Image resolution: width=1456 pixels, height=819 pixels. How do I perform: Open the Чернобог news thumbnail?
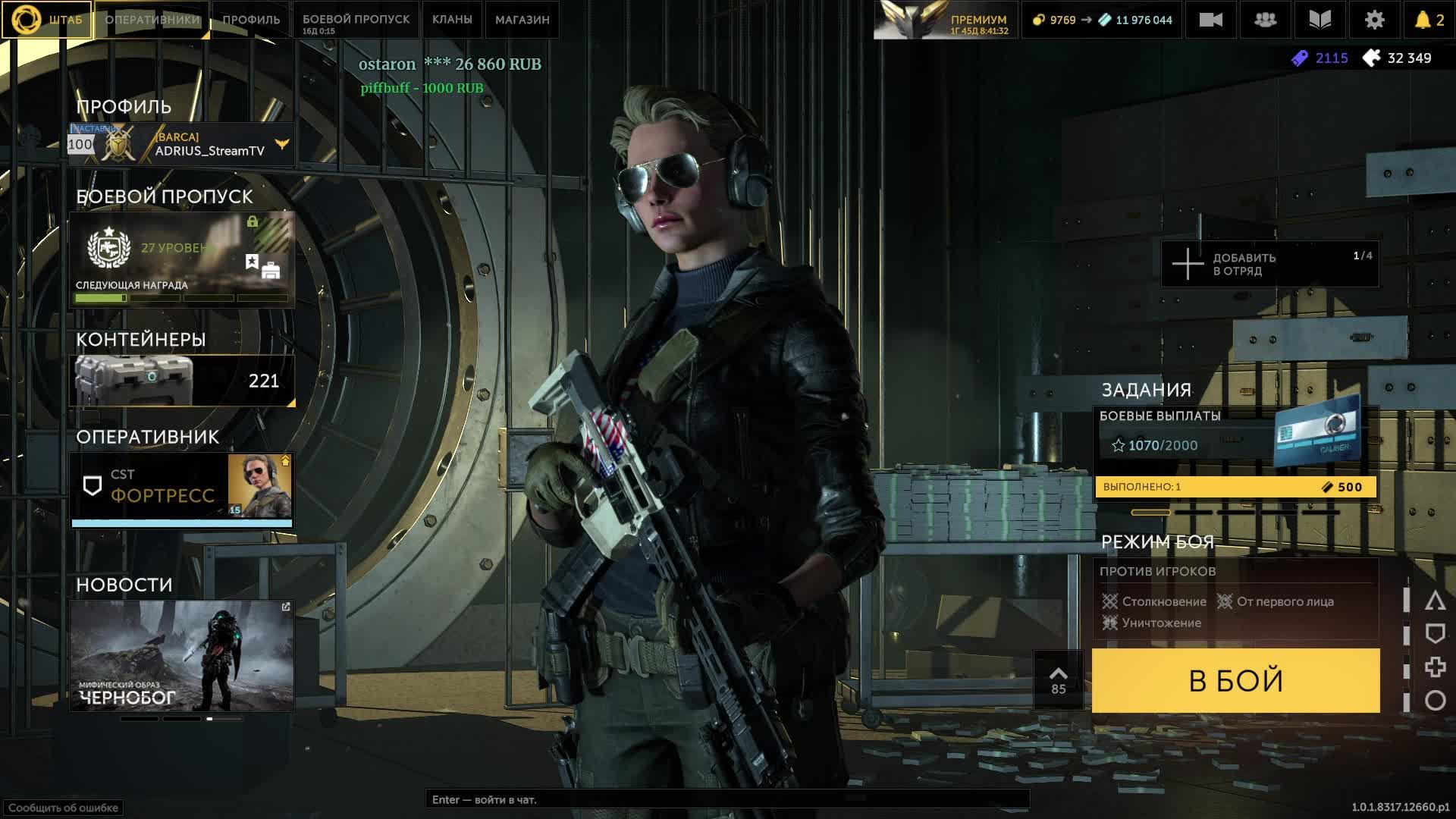click(182, 656)
